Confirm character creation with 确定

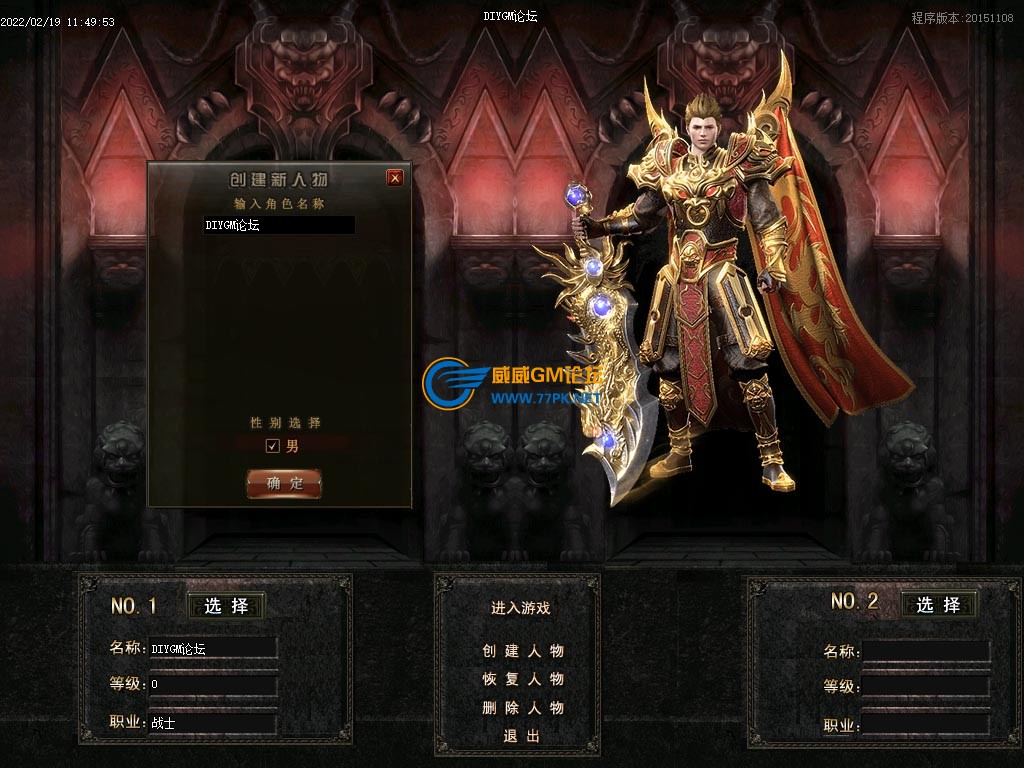[284, 484]
